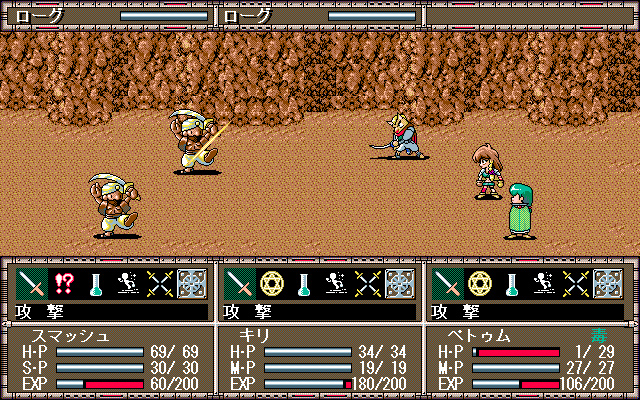Choose Betum's running figure flee command
Viewport: 640px width, 400px height.
point(545,284)
